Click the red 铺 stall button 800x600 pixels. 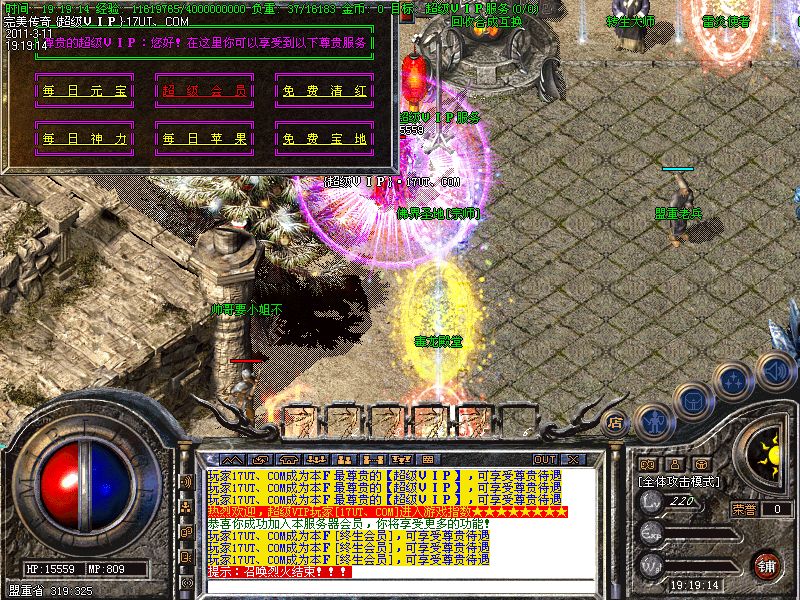(x=767, y=565)
